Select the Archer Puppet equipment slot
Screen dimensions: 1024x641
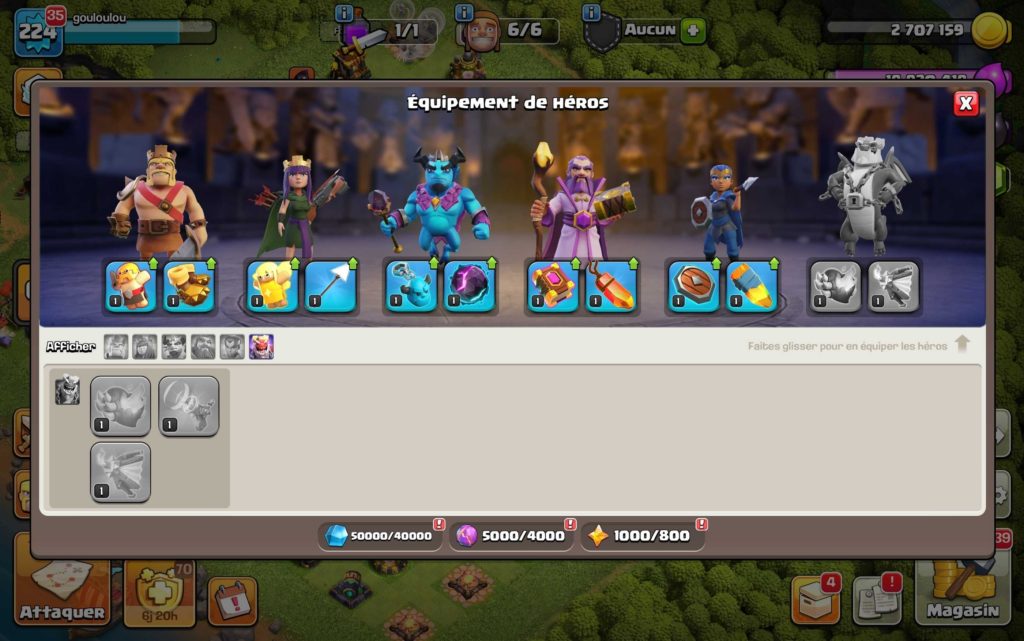tap(272, 286)
